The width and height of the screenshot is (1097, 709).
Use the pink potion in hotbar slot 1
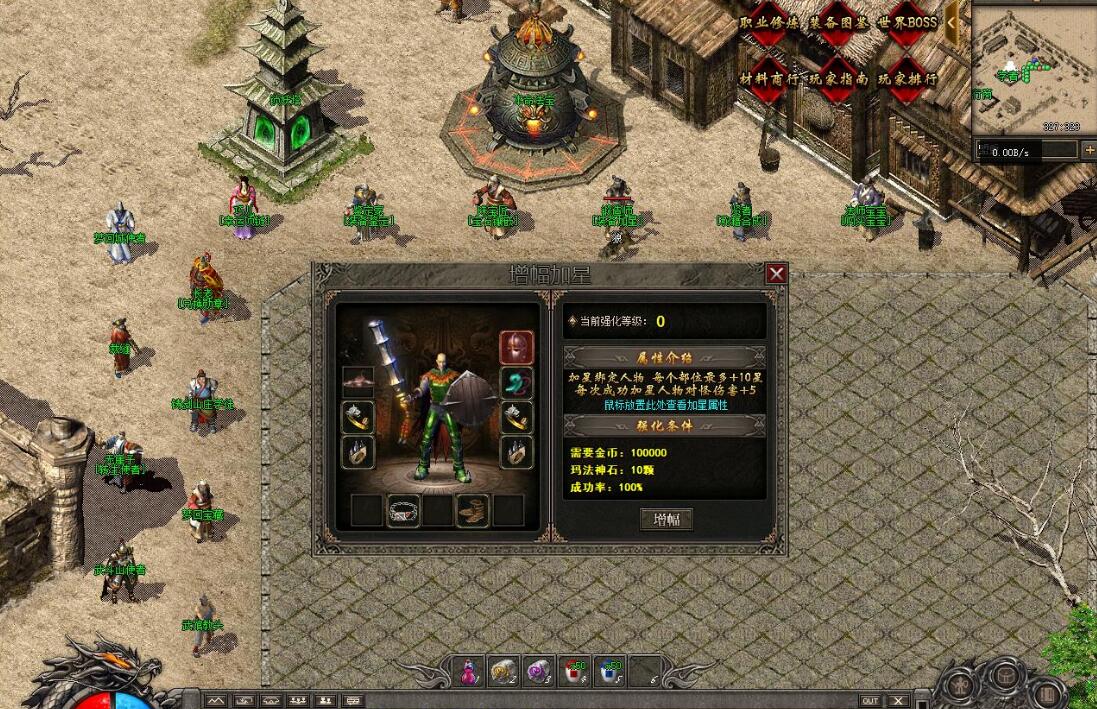468,672
